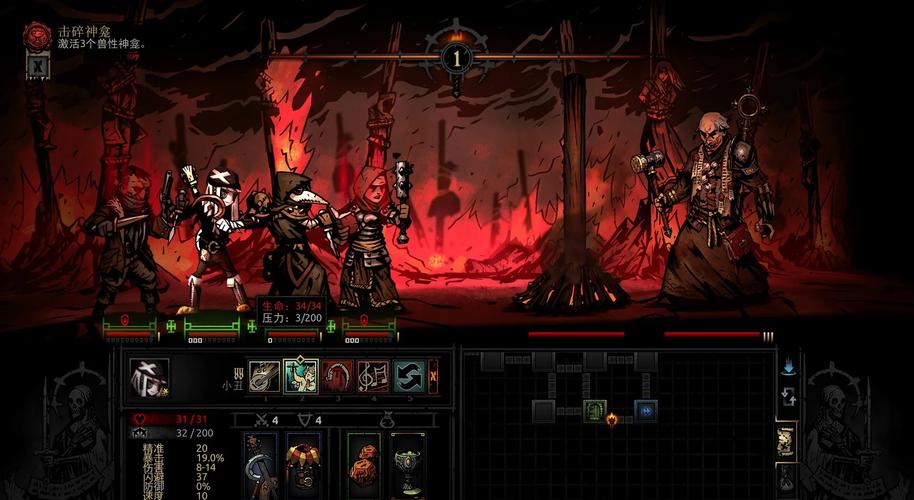Click the cycling arrows button beside the map

(x=788, y=397)
